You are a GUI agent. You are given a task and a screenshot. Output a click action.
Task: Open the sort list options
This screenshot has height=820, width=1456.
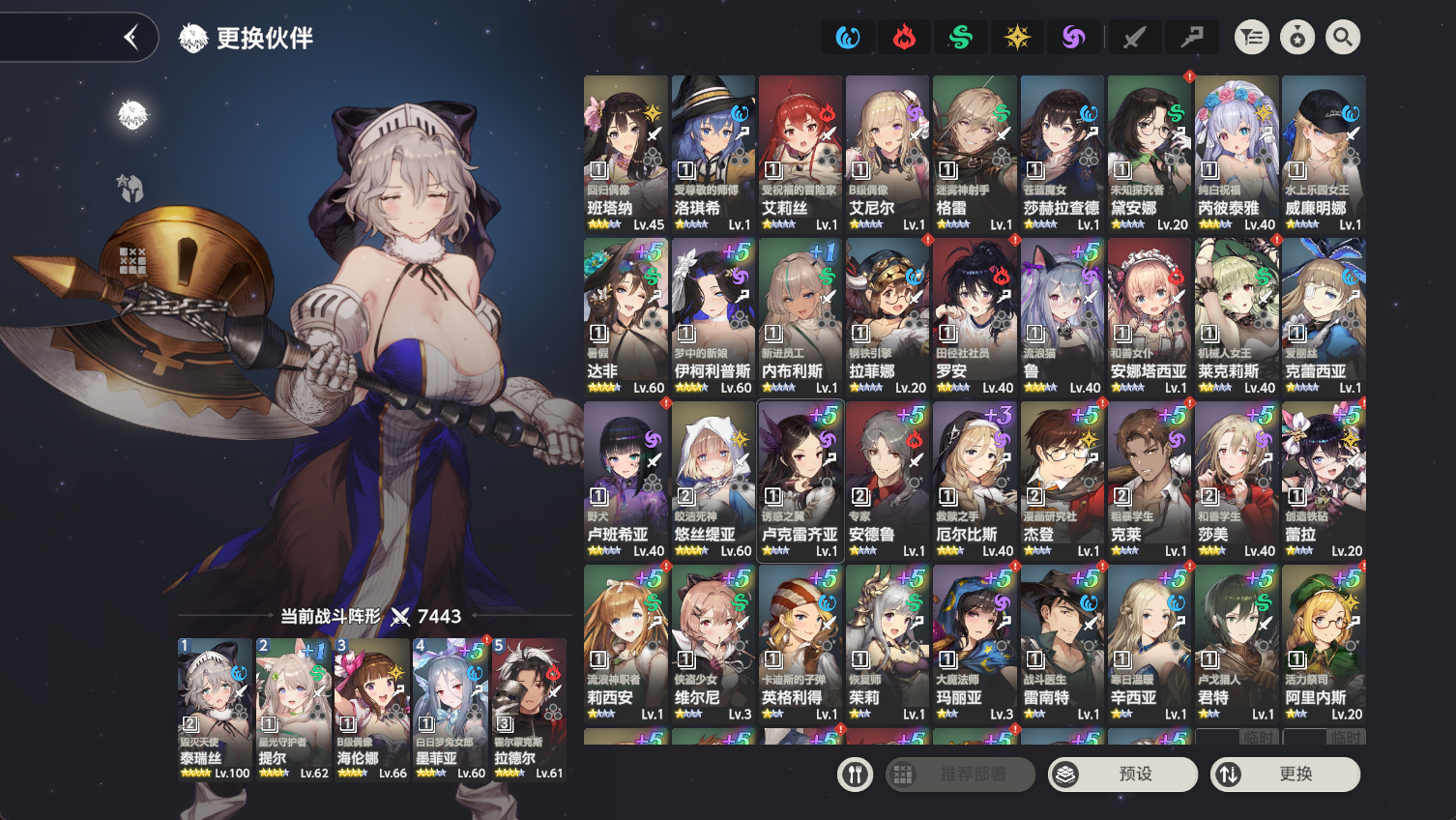(x=1252, y=38)
